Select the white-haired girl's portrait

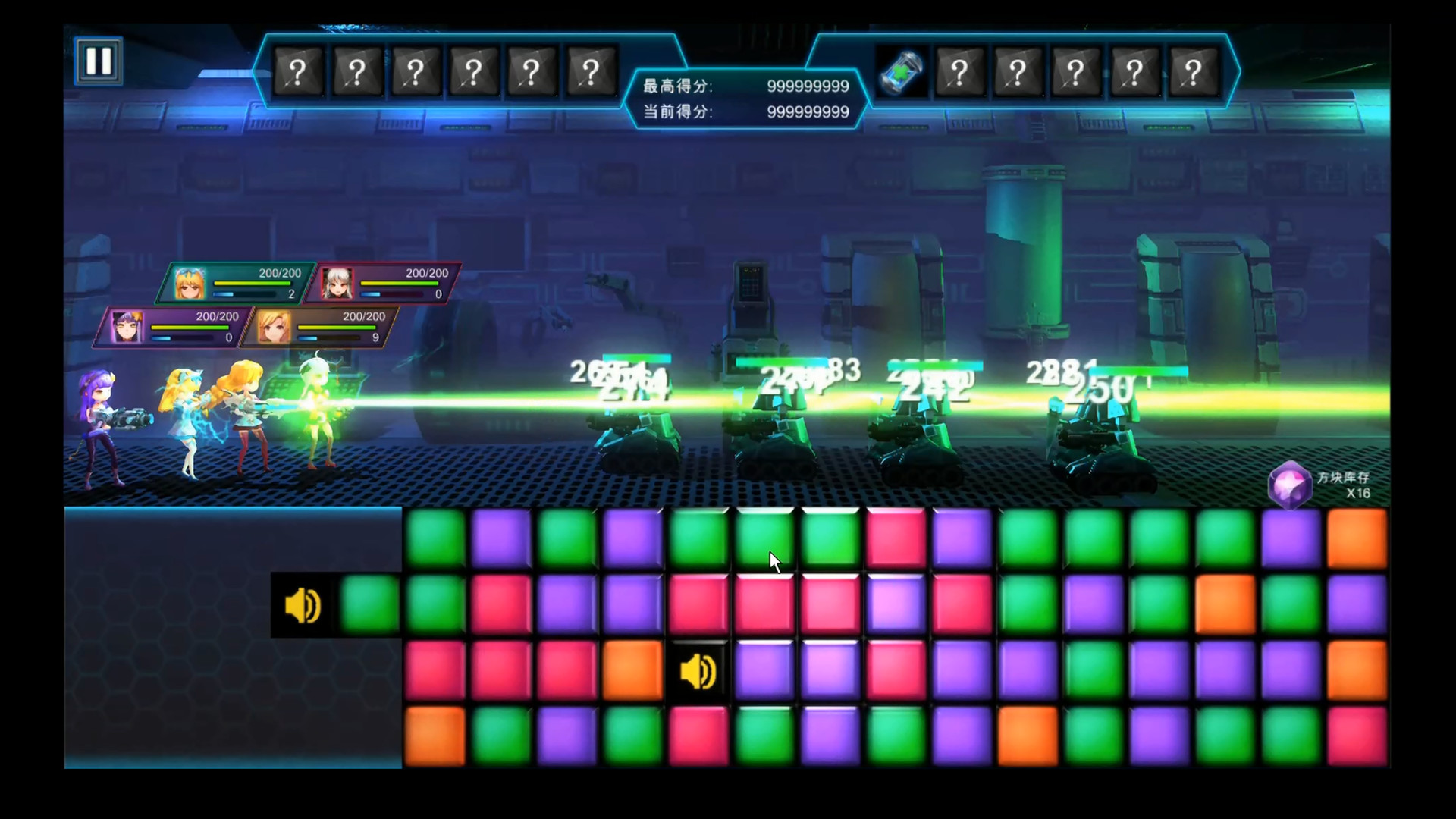click(337, 284)
